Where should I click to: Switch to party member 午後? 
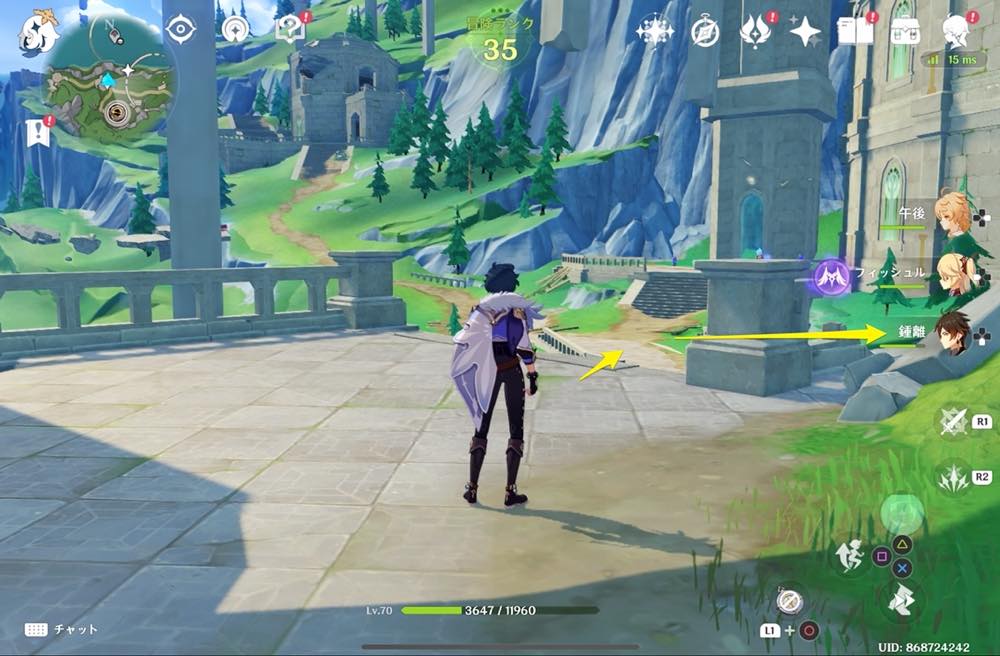(x=950, y=215)
